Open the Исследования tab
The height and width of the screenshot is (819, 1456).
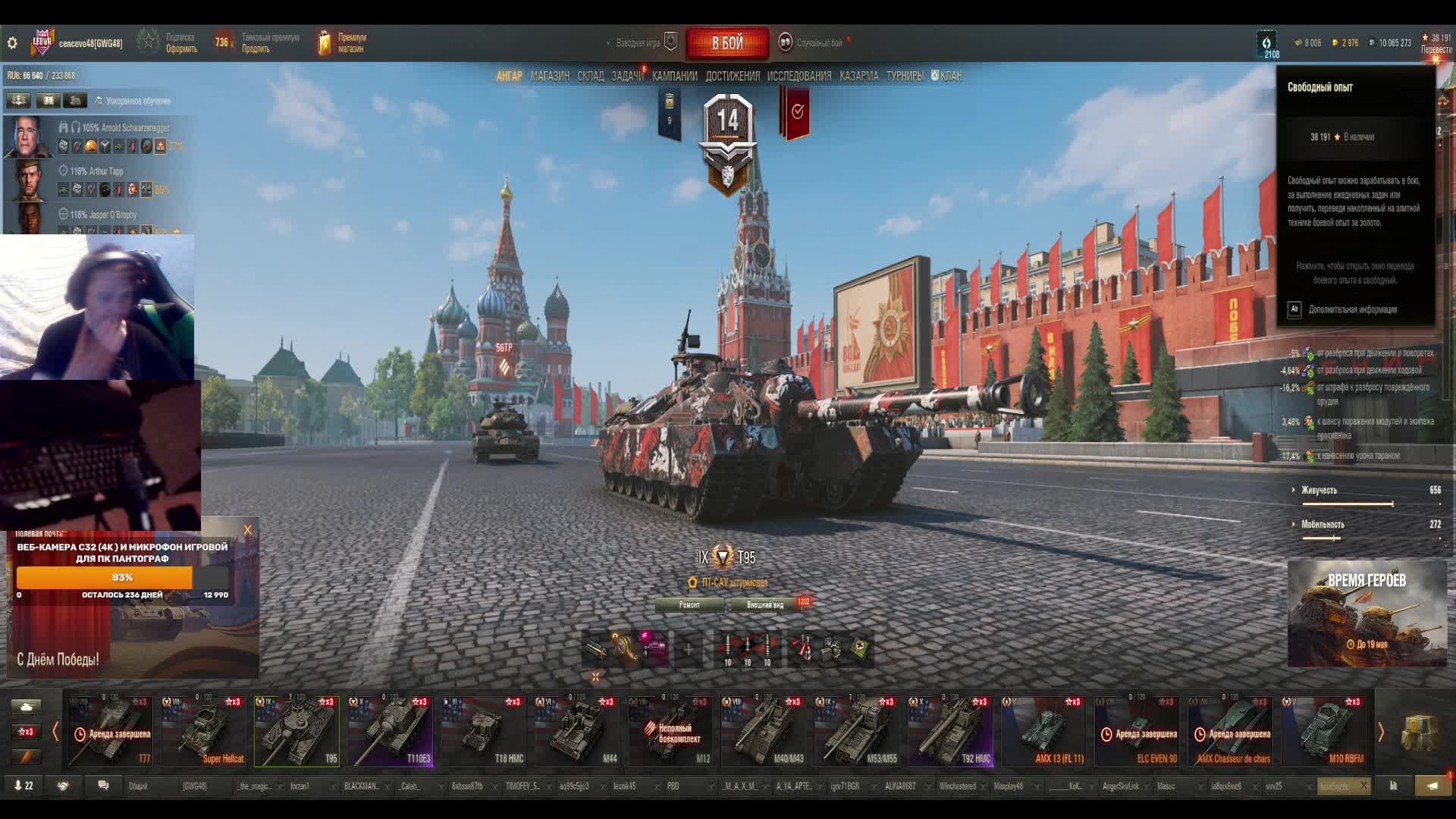(x=799, y=76)
